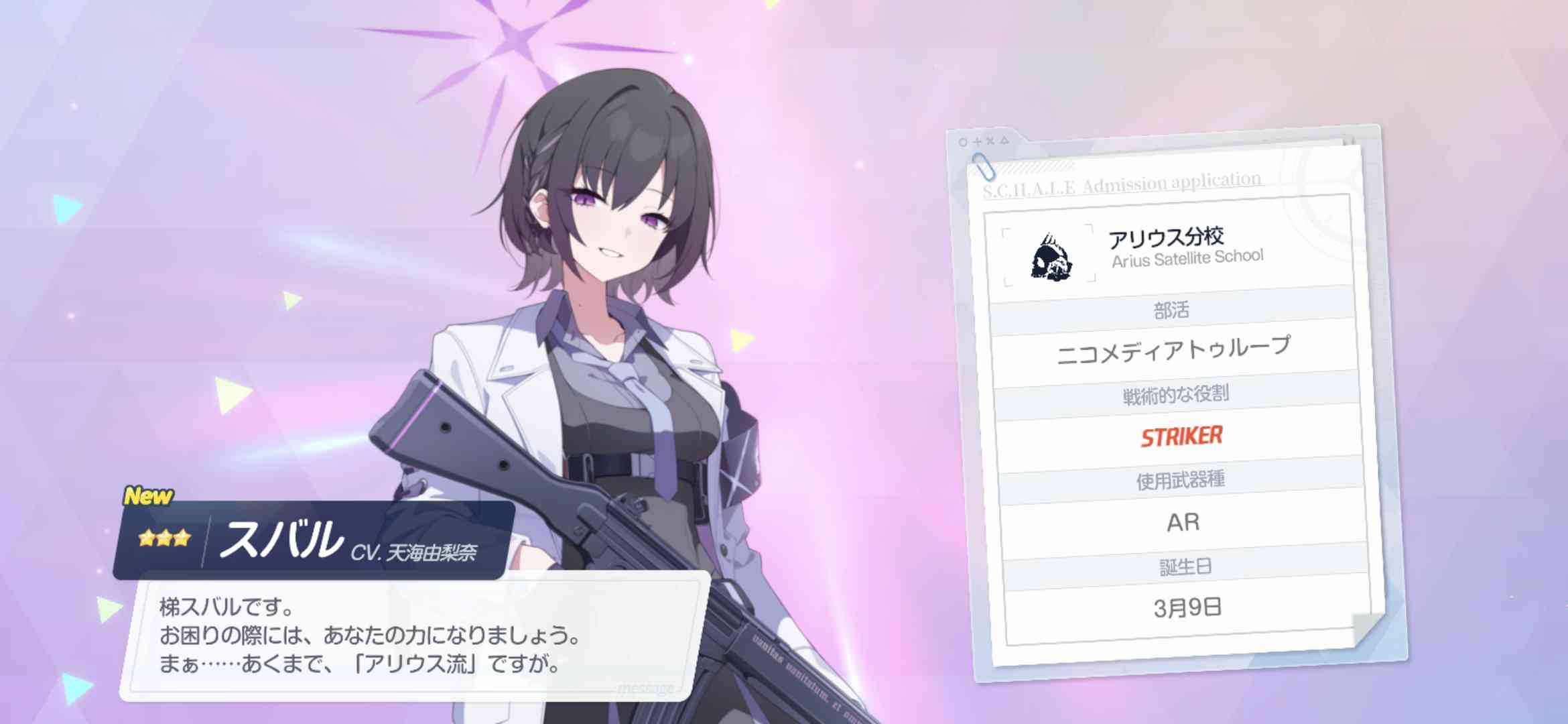Screen dimensions: 1568x724
Task: Click the S.C.H.A.L.E admission application card
Action: tap(1176, 402)
